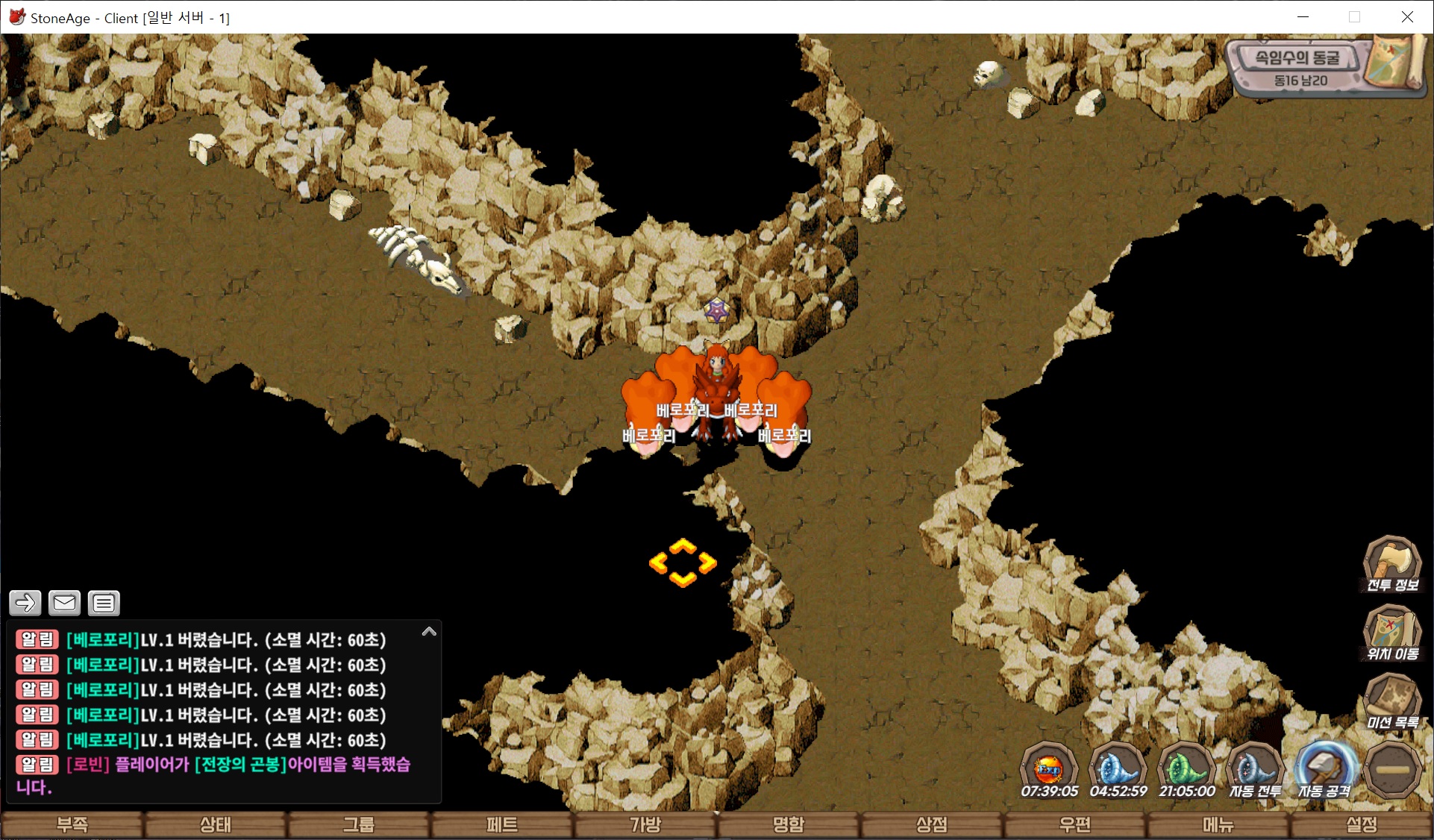Open the 가방 (bag) inventory
1434x840 pixels.
(645, 824)
